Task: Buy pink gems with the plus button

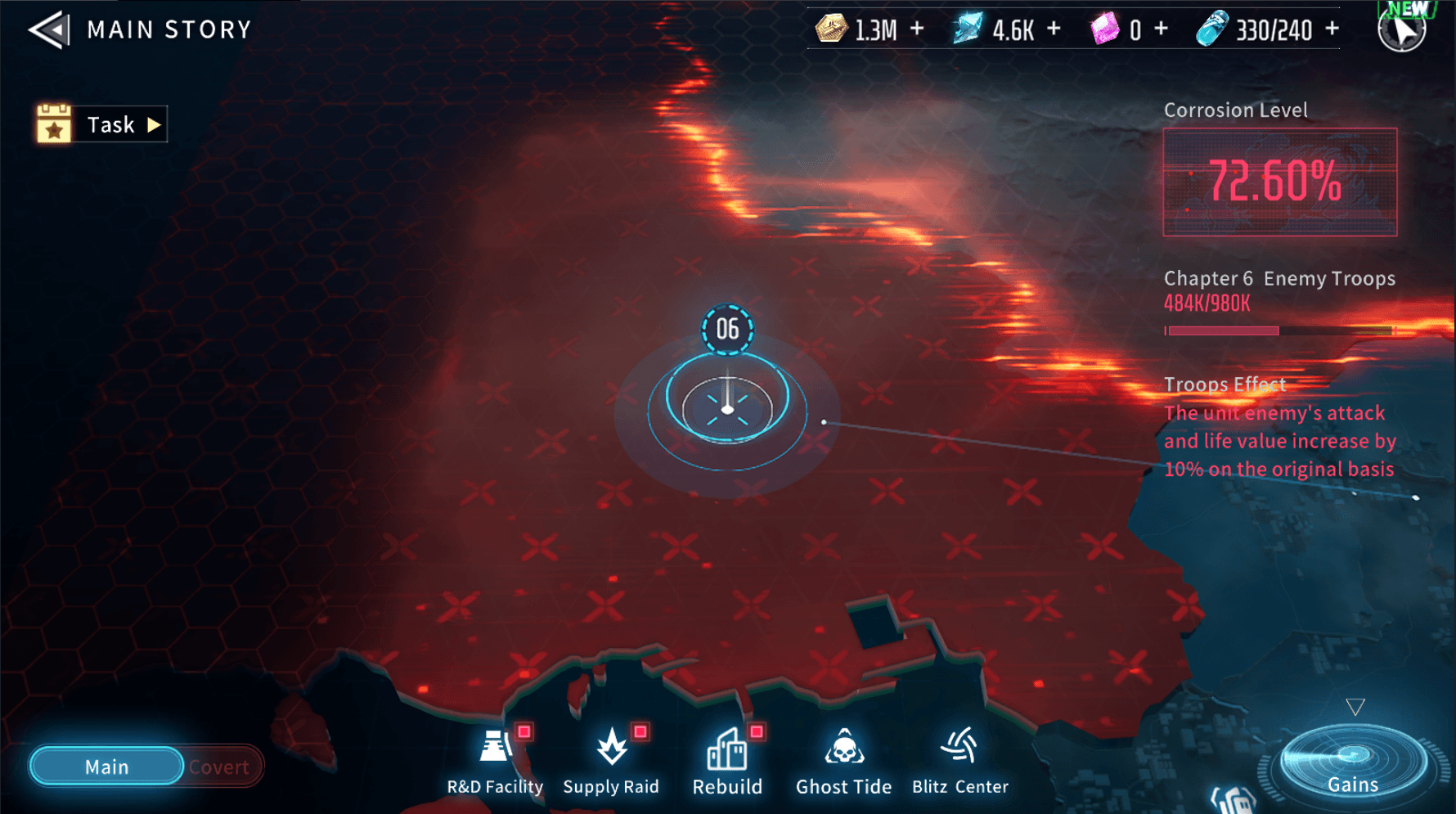Action: coord(1161,29)
